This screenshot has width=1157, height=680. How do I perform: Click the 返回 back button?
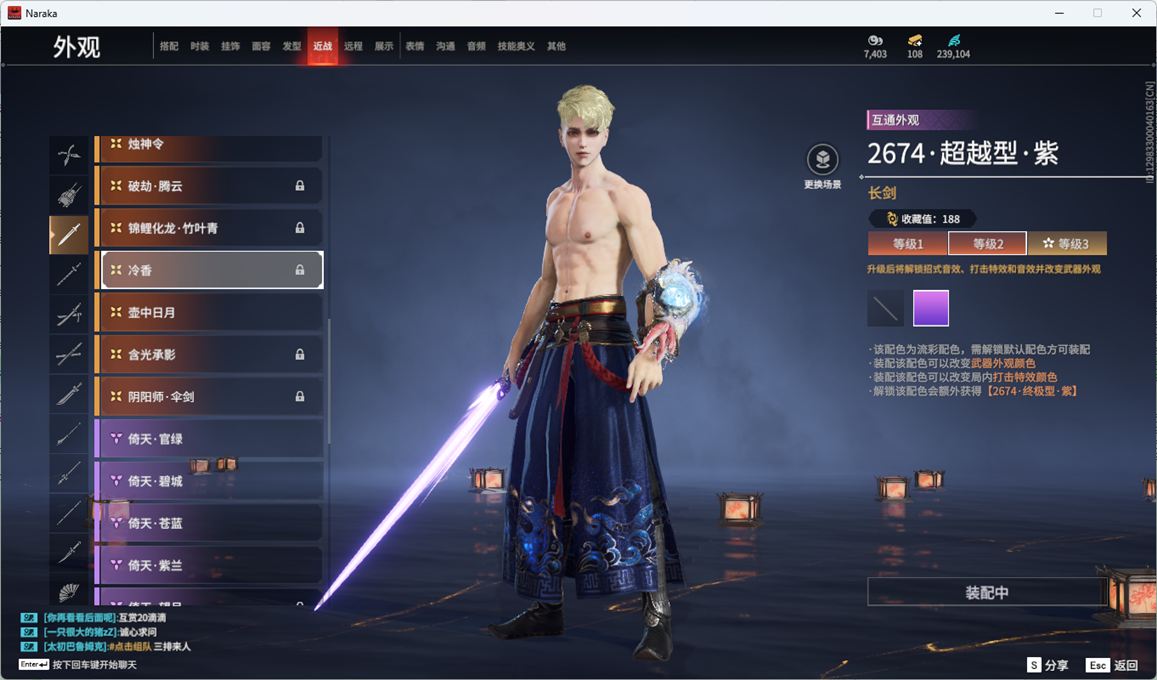click(1113, 665)
